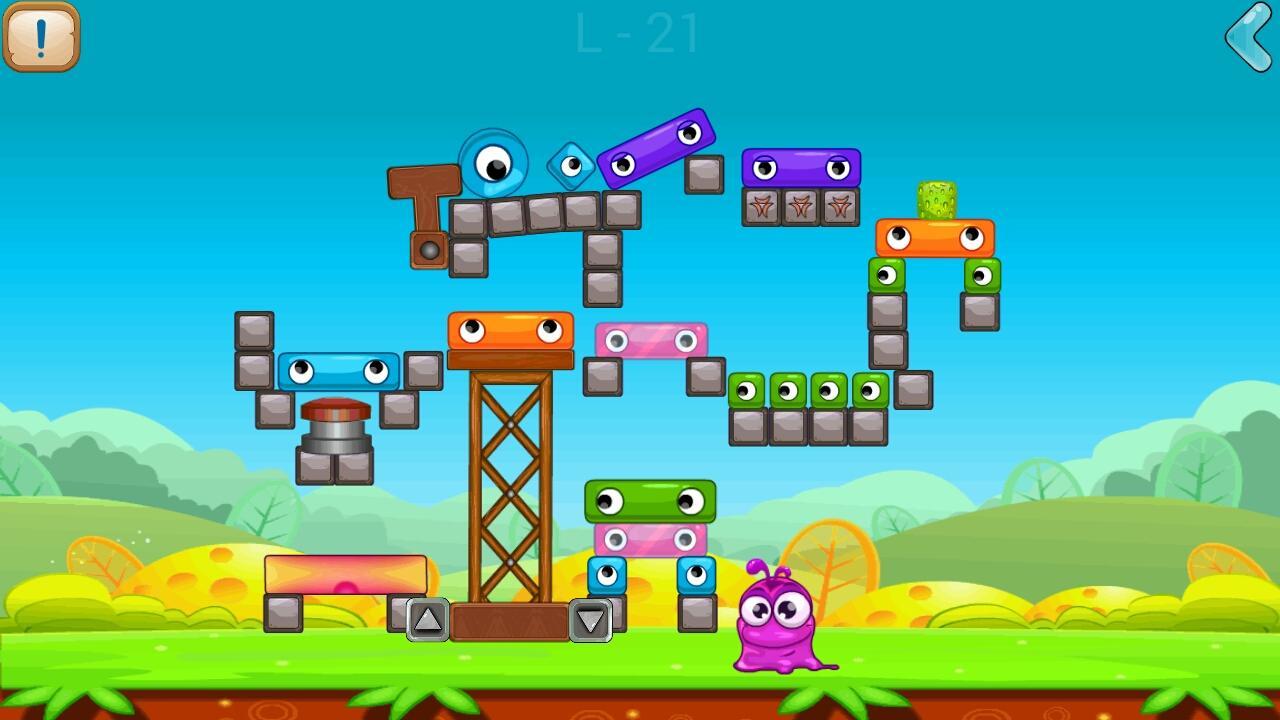Click the back navigation arrow
This screenshot has height=720, width=1280.
point(1246,38)
